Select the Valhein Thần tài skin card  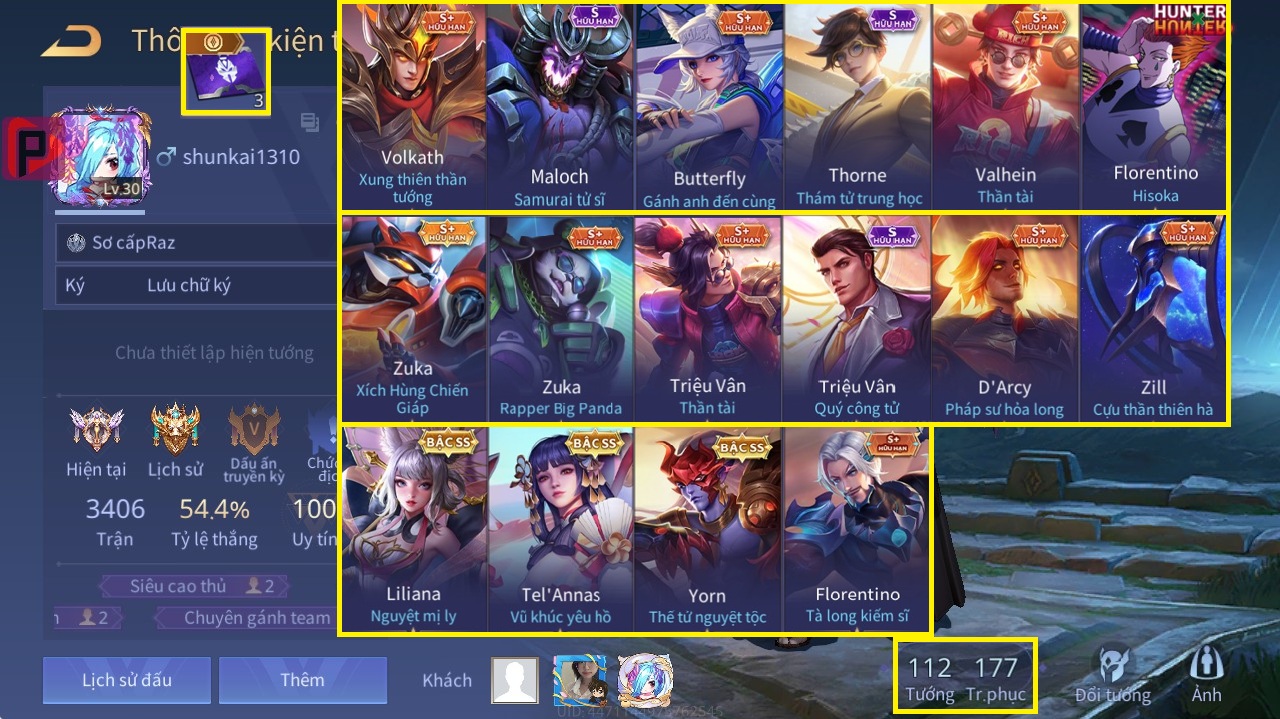tap(1005, 107)
